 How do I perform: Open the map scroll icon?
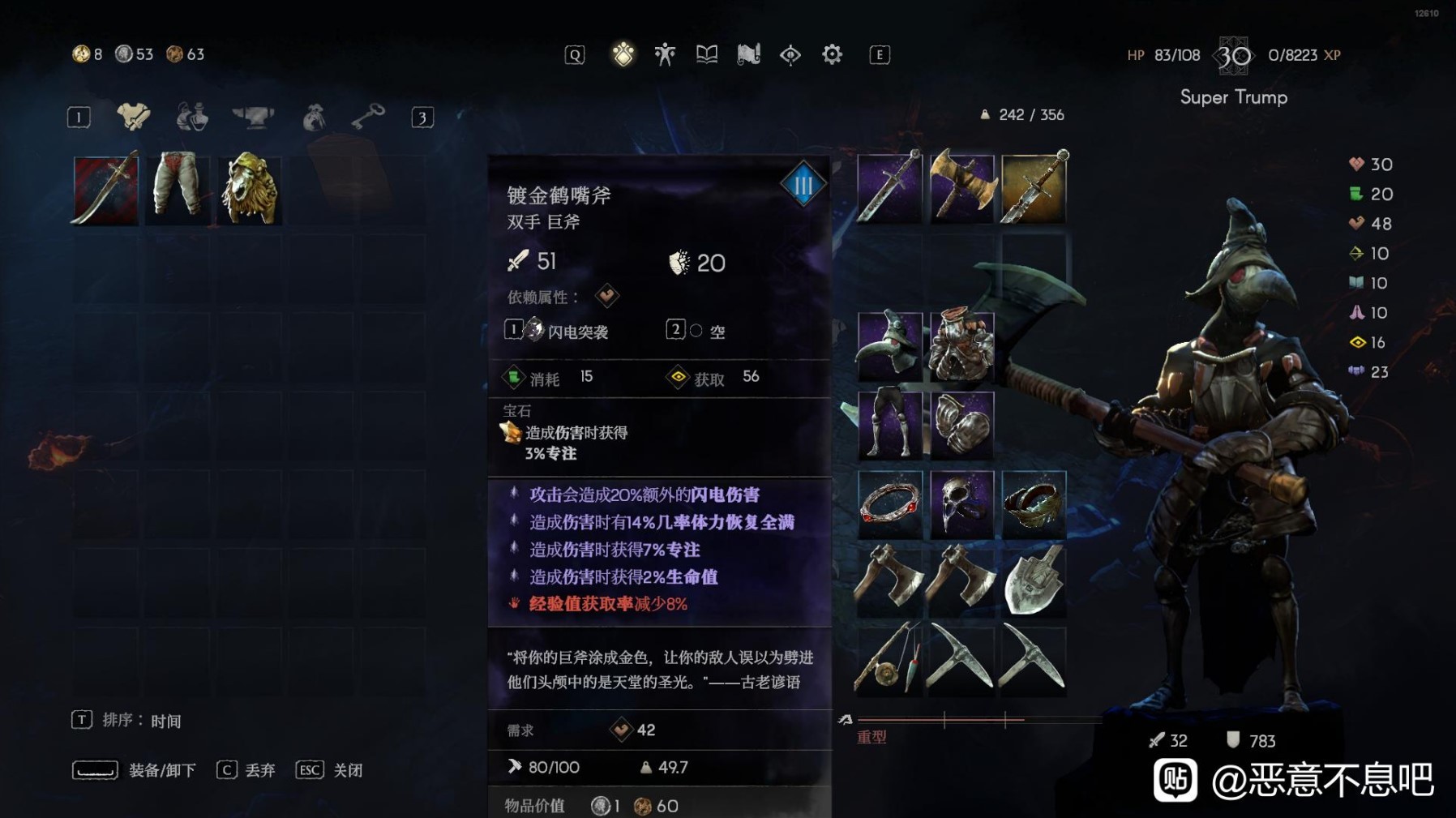point(747,54)
